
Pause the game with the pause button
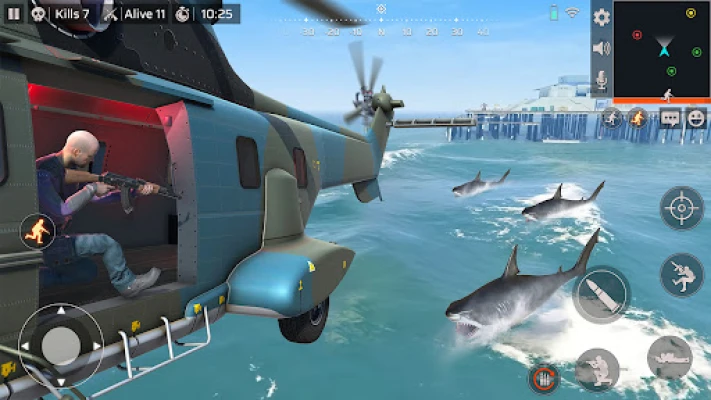point(13,14)
